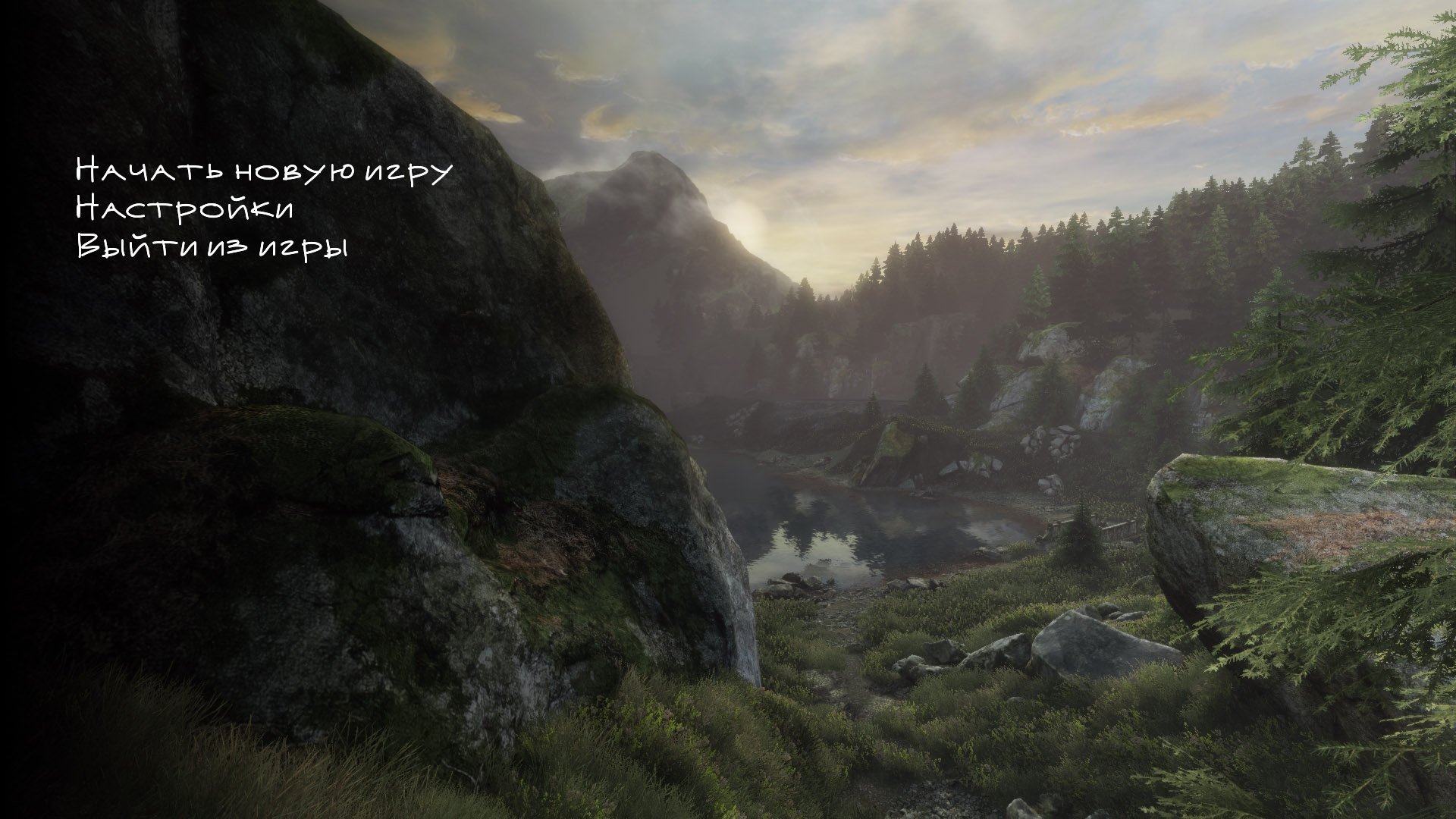1456x819 pixels.
Task: Start a new game via "Начать новую игру"
Action: point(263,171)
